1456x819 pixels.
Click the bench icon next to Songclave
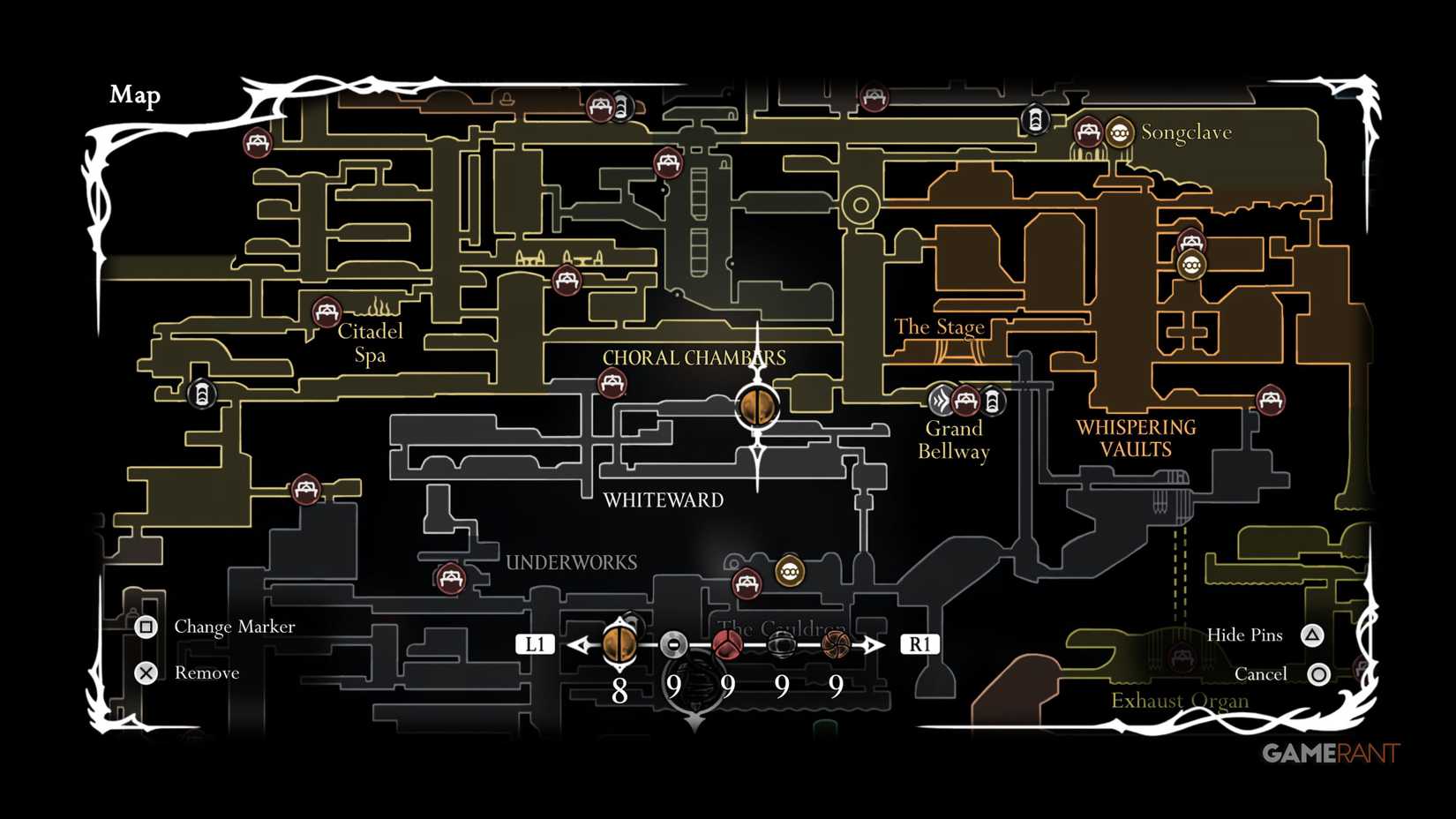[x=1088, y=131]
